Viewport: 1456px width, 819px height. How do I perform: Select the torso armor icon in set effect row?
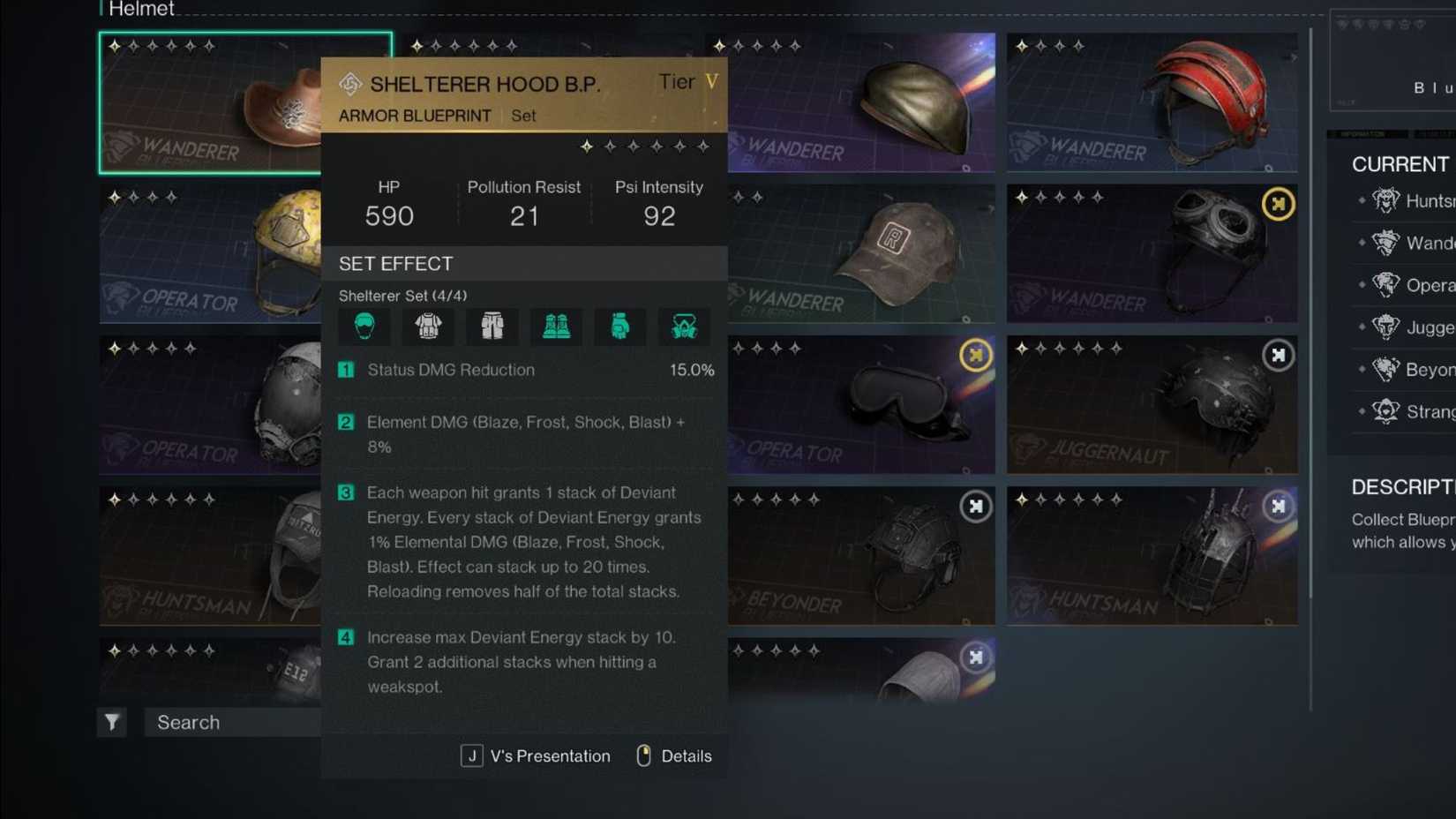[427, 327]
